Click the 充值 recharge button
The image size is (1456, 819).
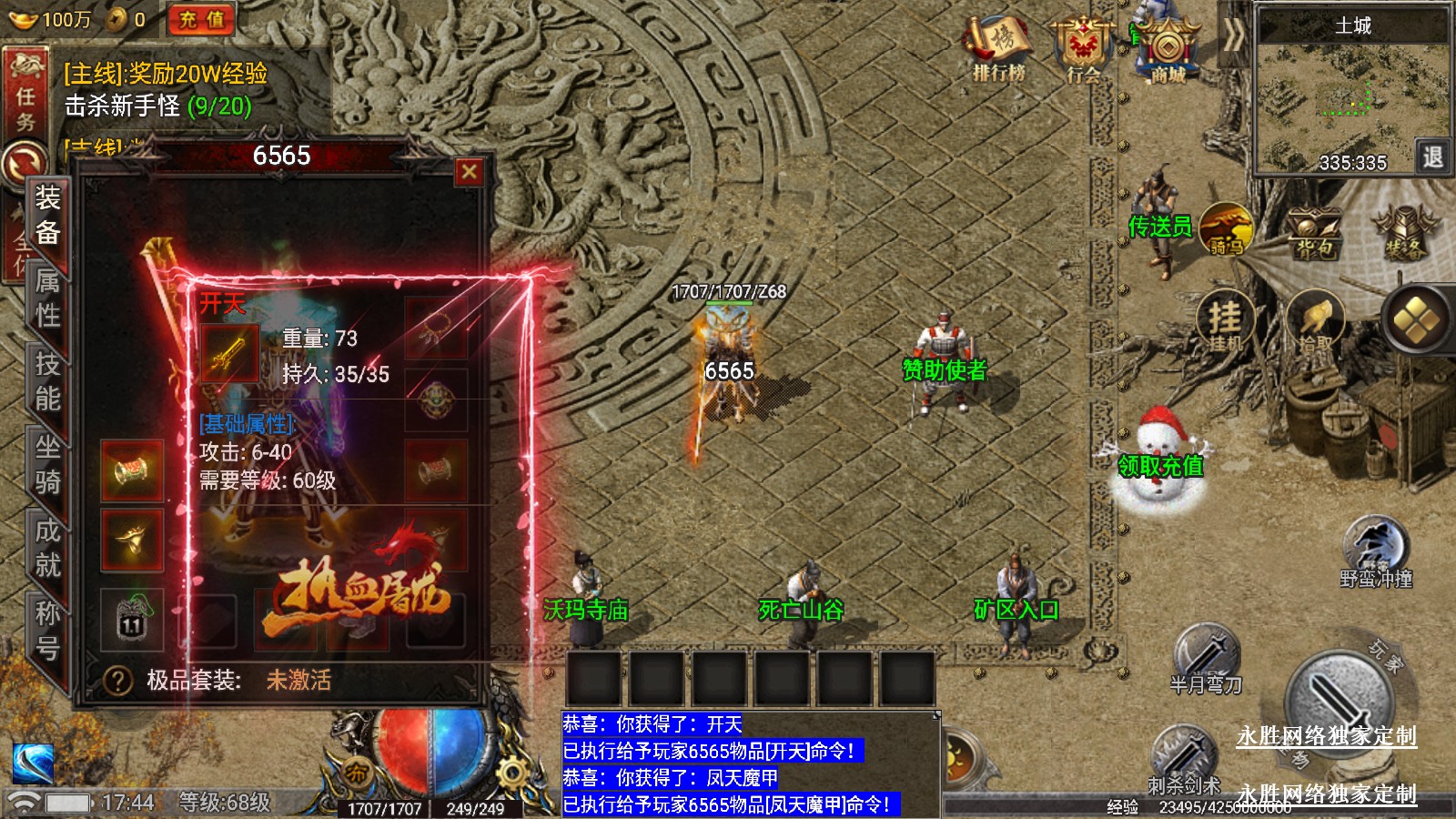click(x=201, y=19)
